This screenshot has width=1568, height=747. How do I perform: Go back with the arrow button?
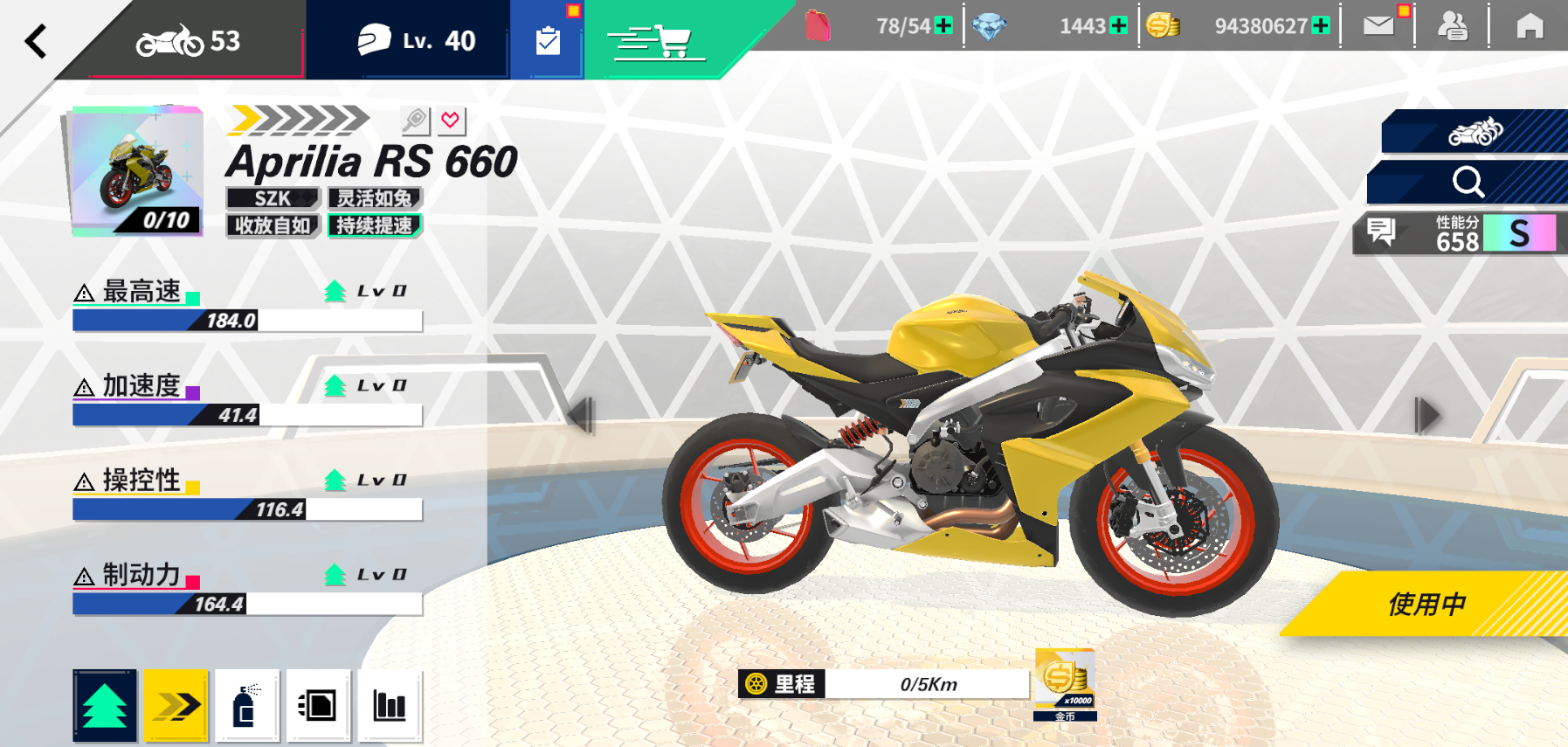[36, 41]
